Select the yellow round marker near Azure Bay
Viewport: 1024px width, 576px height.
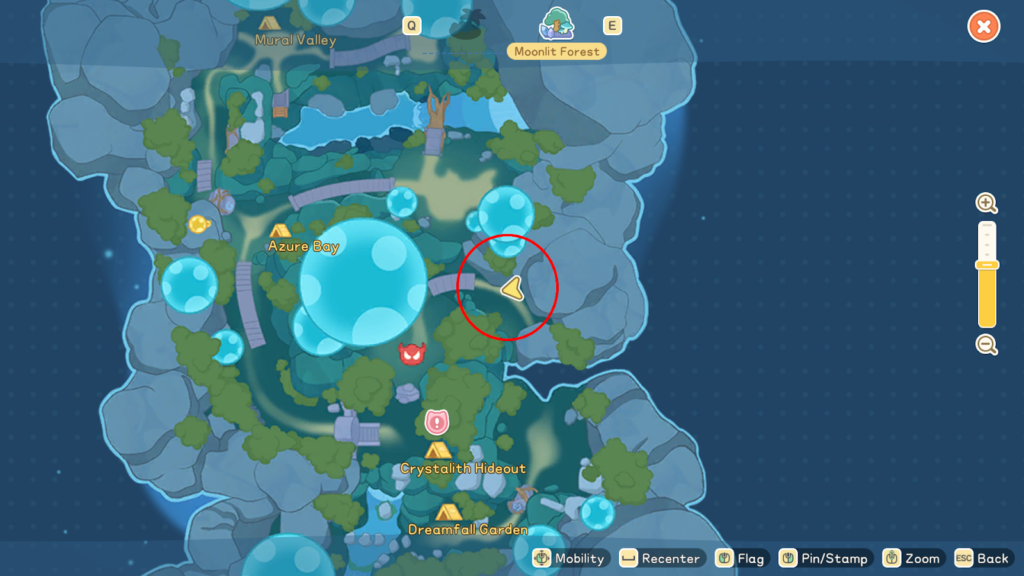198,224
